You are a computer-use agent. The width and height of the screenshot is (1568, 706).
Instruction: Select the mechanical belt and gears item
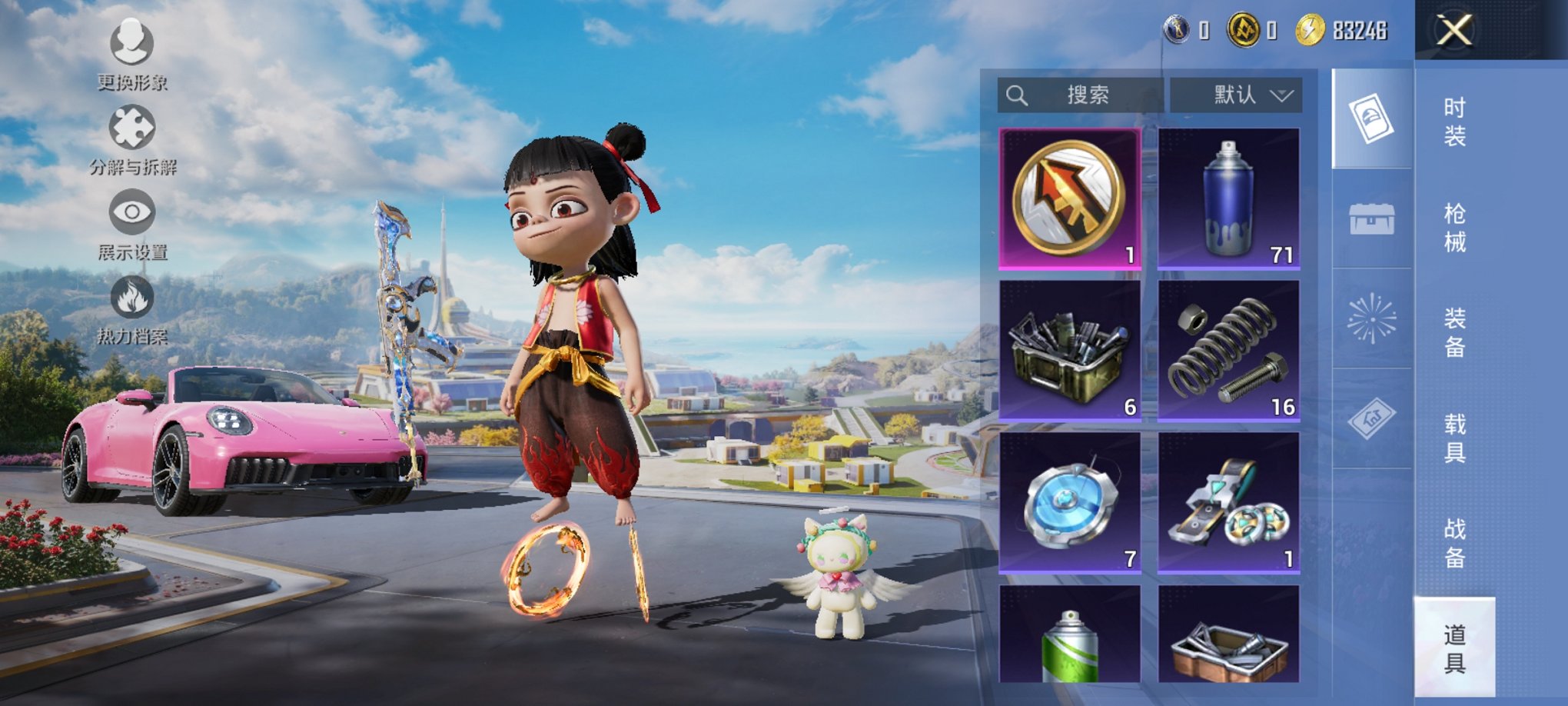pos(1228,502)
